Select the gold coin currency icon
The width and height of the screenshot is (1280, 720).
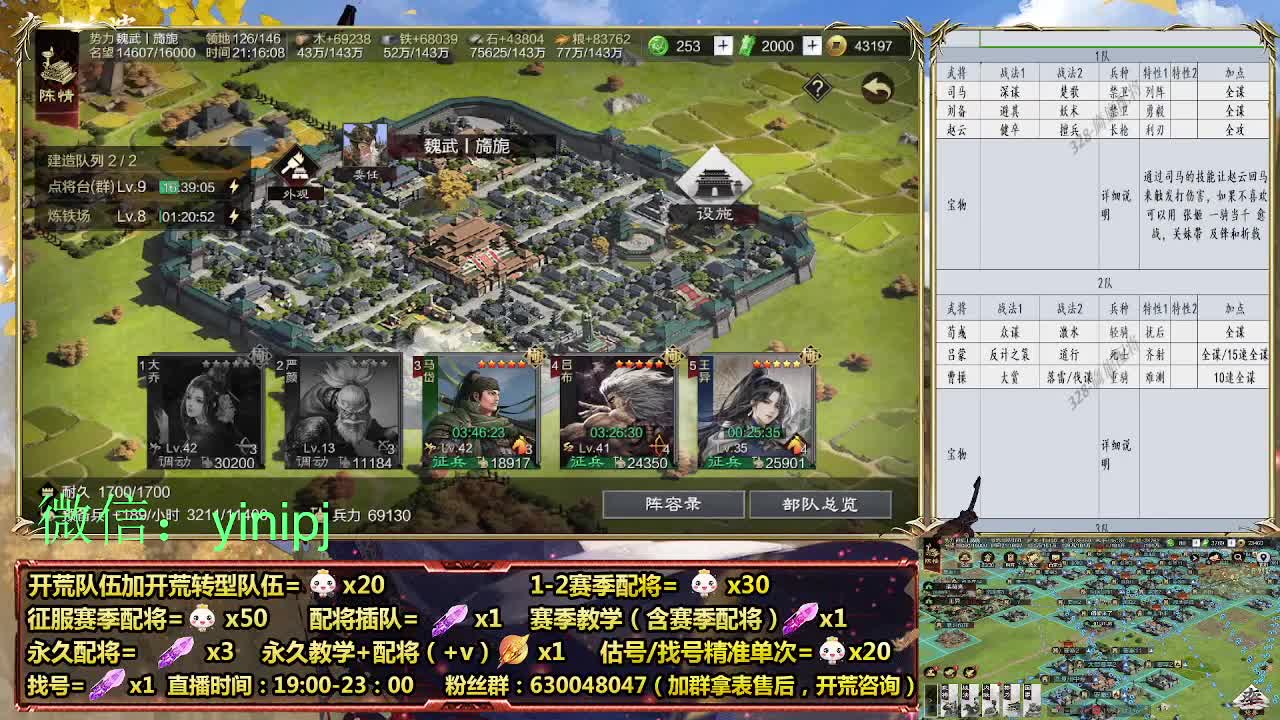pyautogui.click(x=837, y=46)
